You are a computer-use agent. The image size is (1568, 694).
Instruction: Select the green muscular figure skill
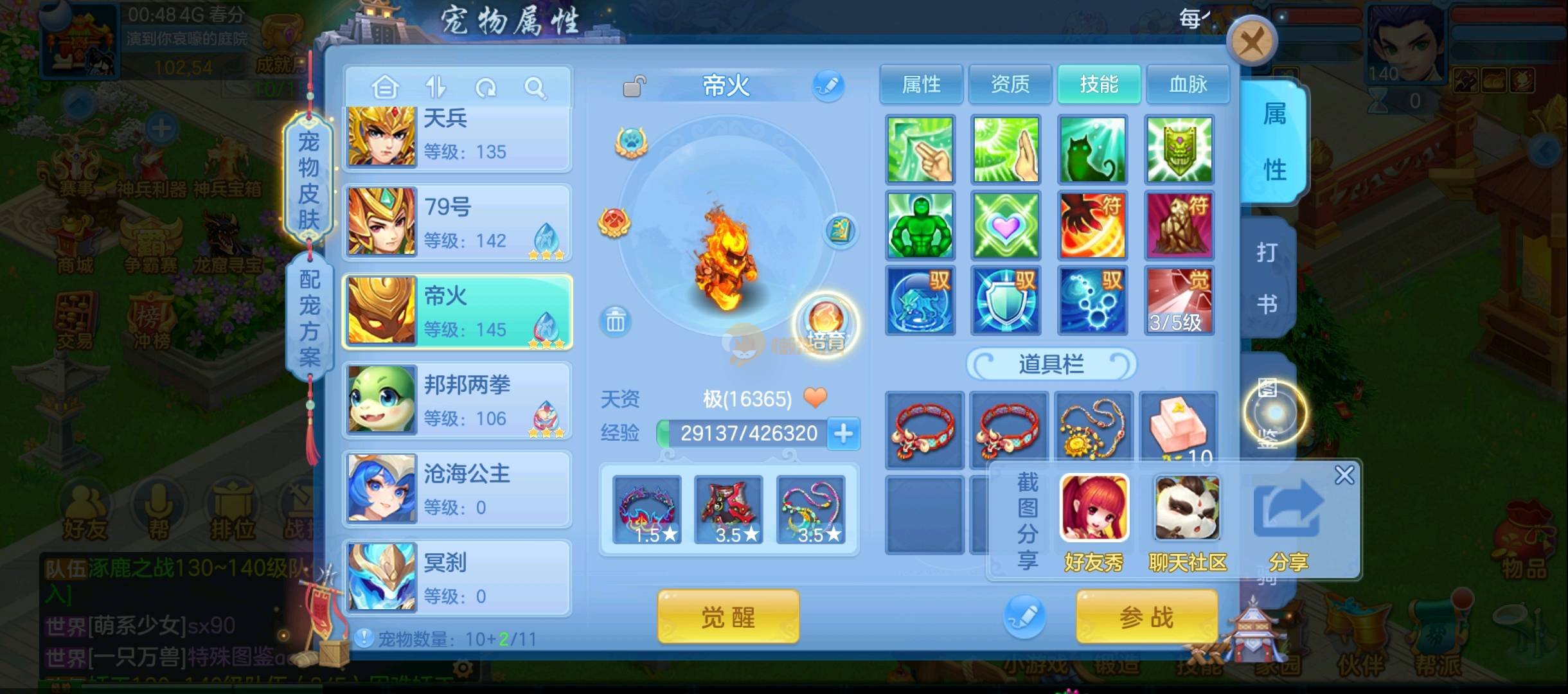(920, 226)
